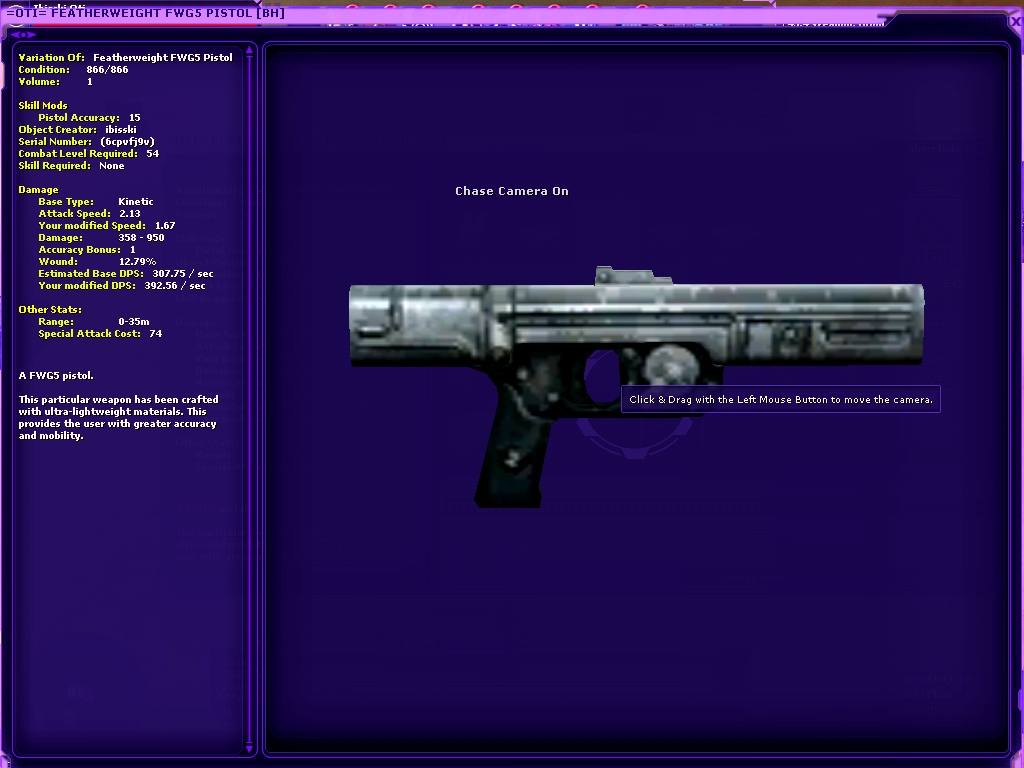Click the small arrow control under the title
This screenshot has width=1024, height=768.
tap(22, 34)
